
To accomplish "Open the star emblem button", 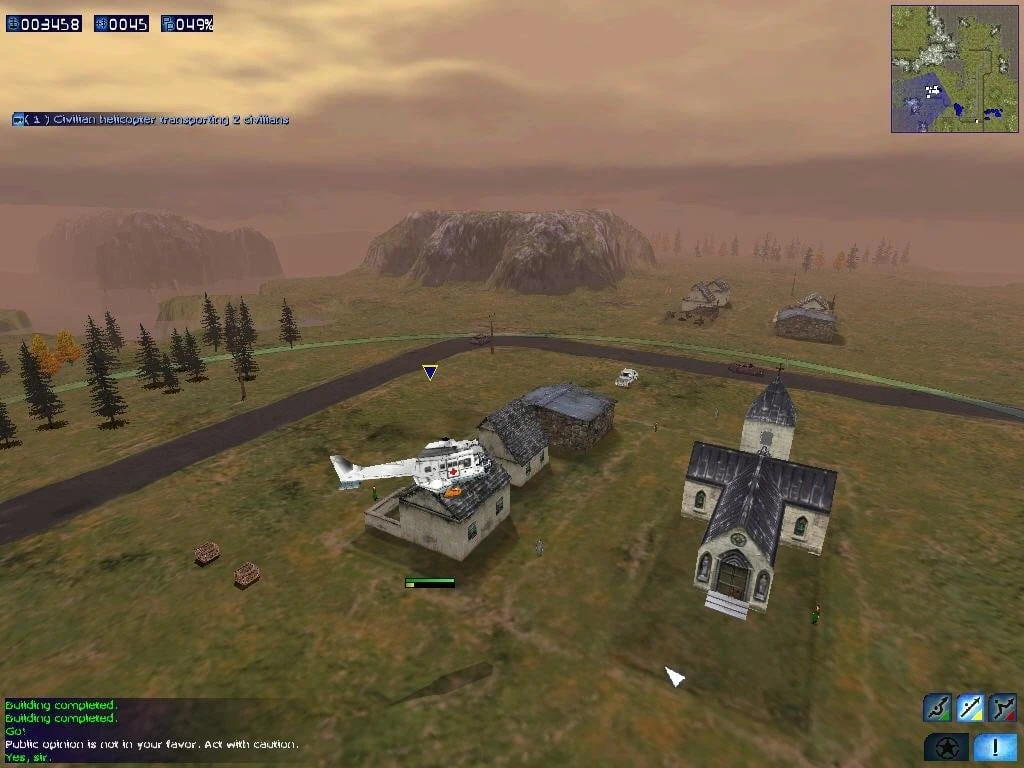I will pos(946,747).
